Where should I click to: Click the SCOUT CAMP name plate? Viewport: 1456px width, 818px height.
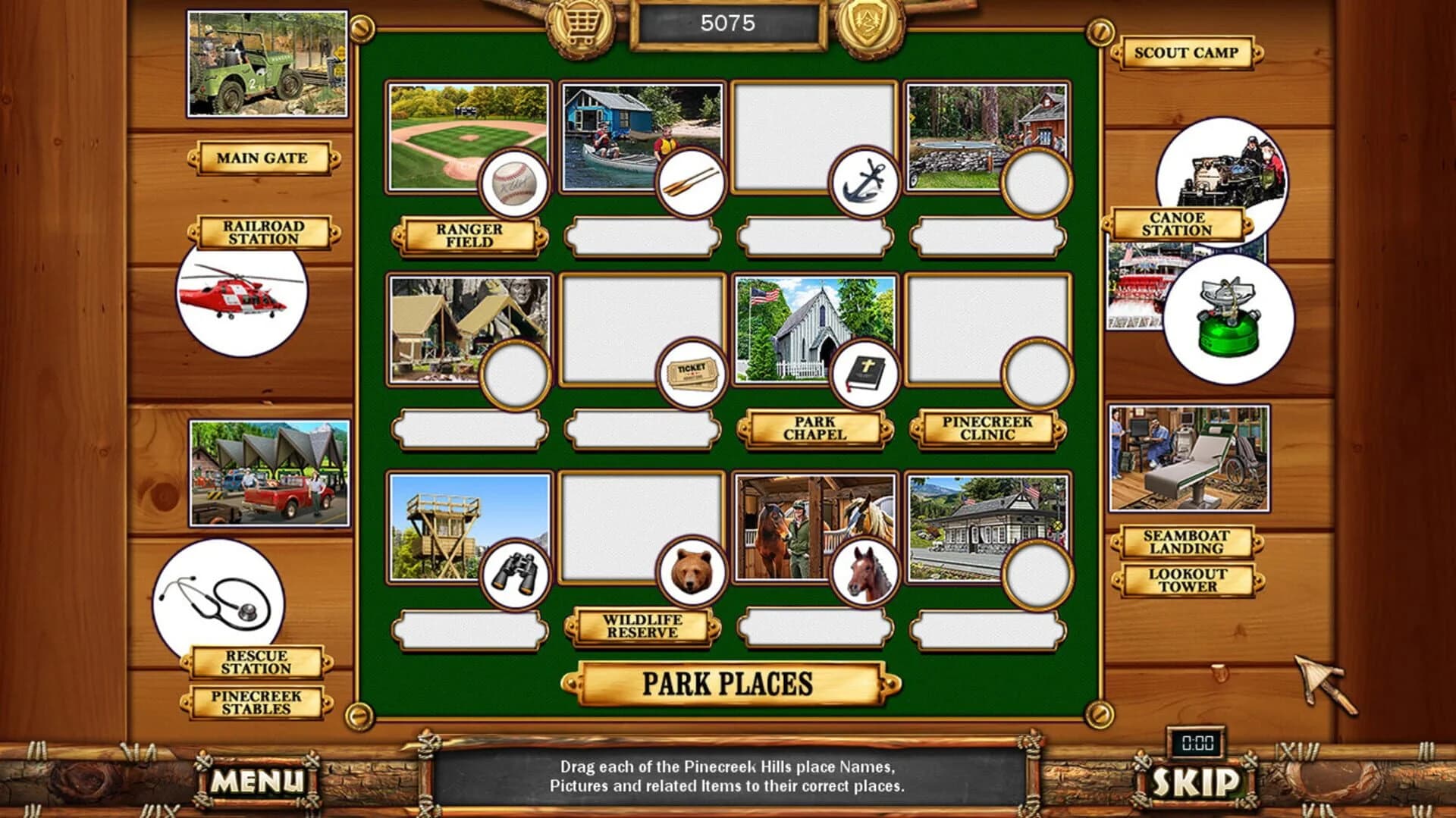click(1186, 53)
